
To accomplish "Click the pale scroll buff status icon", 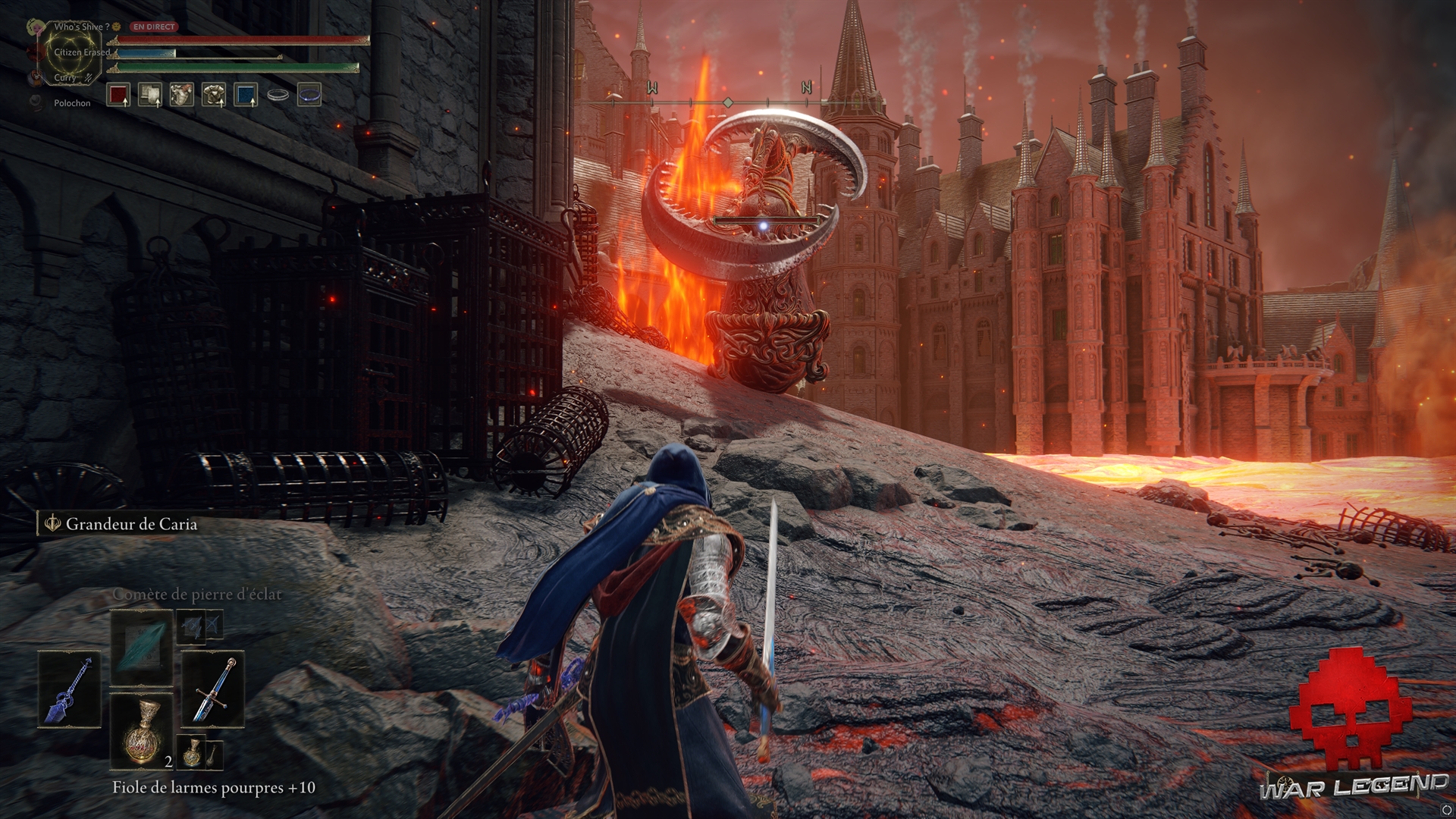I will click(150, 95).
